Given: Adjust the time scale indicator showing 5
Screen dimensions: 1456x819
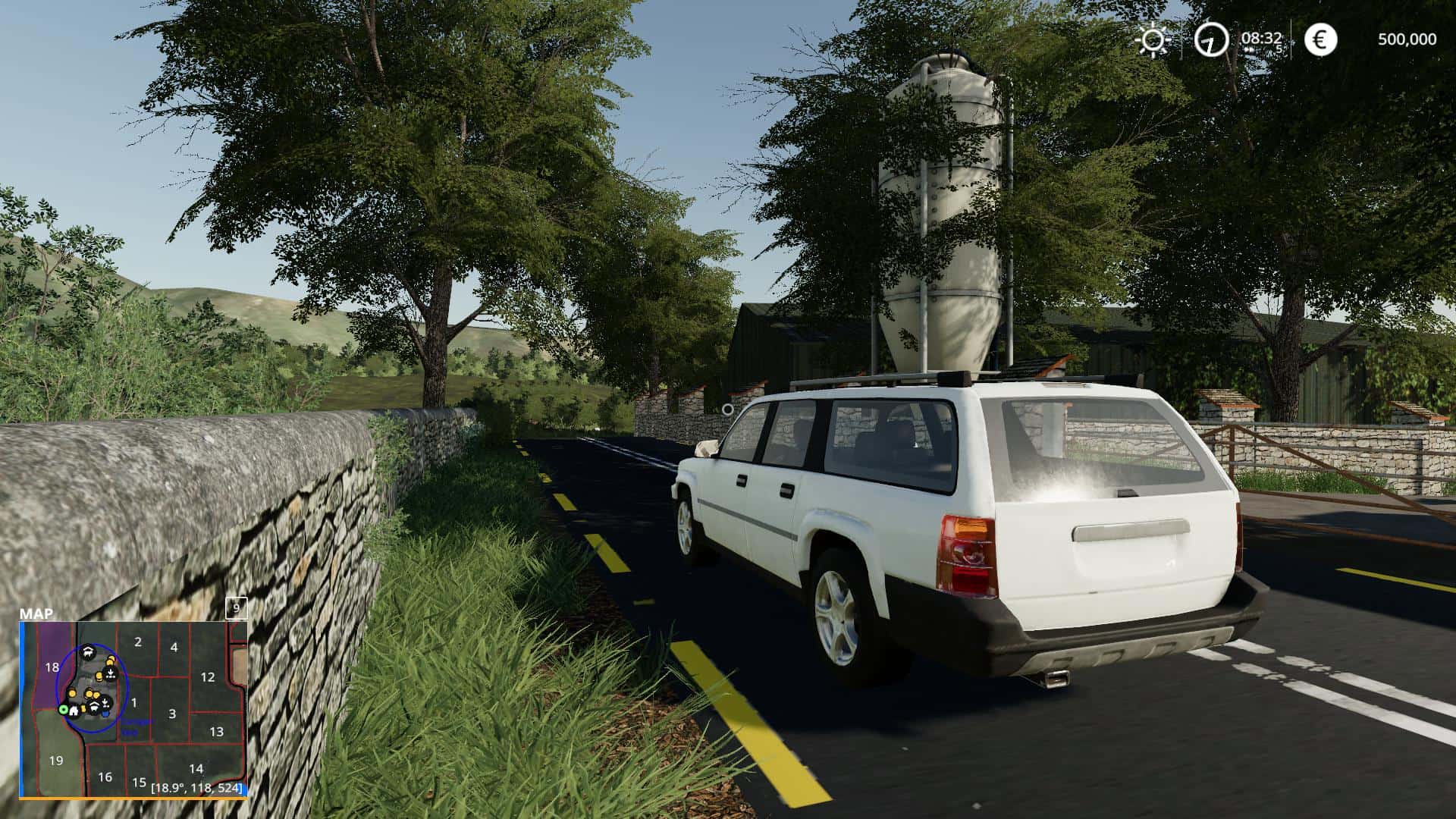Looking at the screenshot, I should pos(1279,48).
